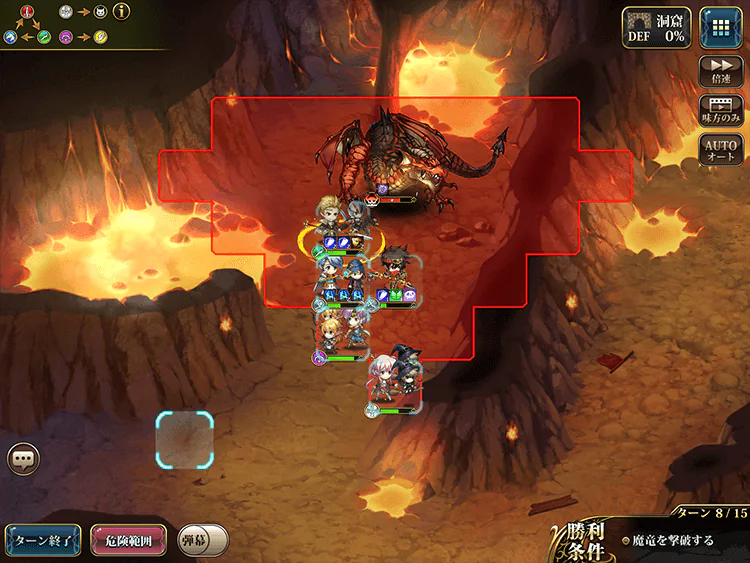Toggle the 弾幕 switch

click(x=204, y=540)
